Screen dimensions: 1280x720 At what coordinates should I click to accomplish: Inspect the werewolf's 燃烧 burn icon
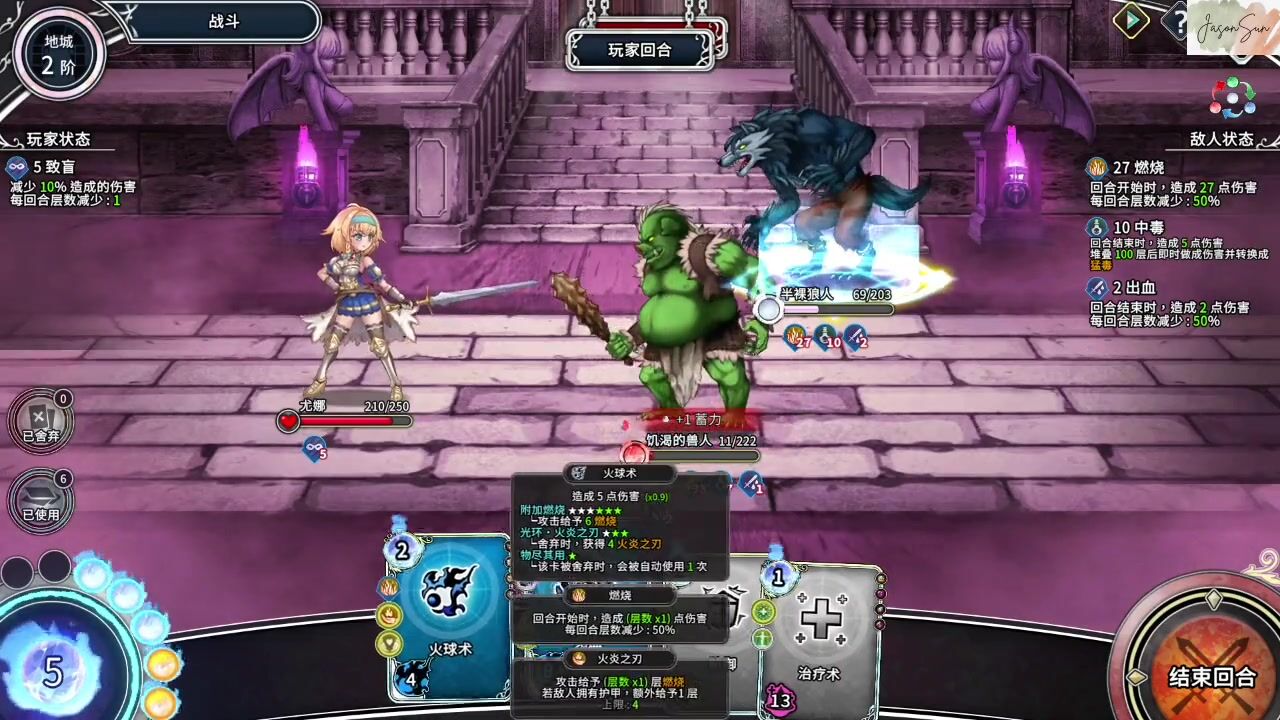pyautogui.click(x=796, y=336)
